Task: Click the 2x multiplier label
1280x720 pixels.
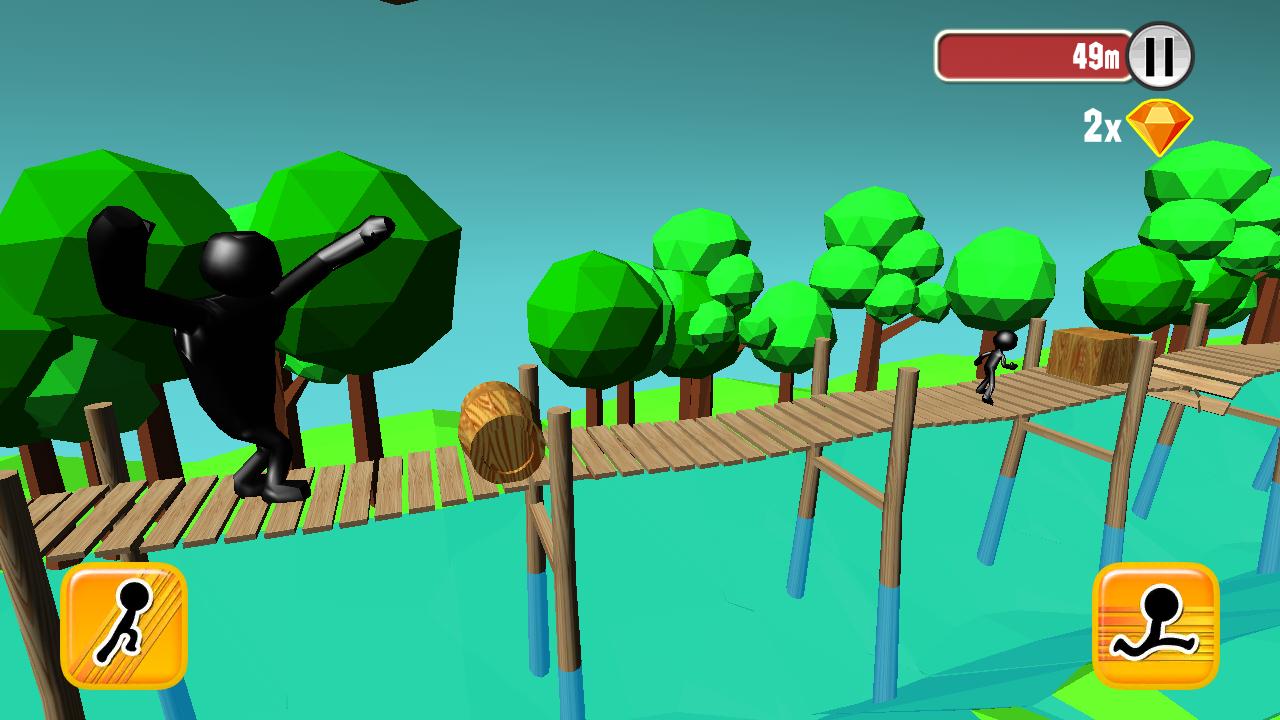Action: pos(1100,126)
